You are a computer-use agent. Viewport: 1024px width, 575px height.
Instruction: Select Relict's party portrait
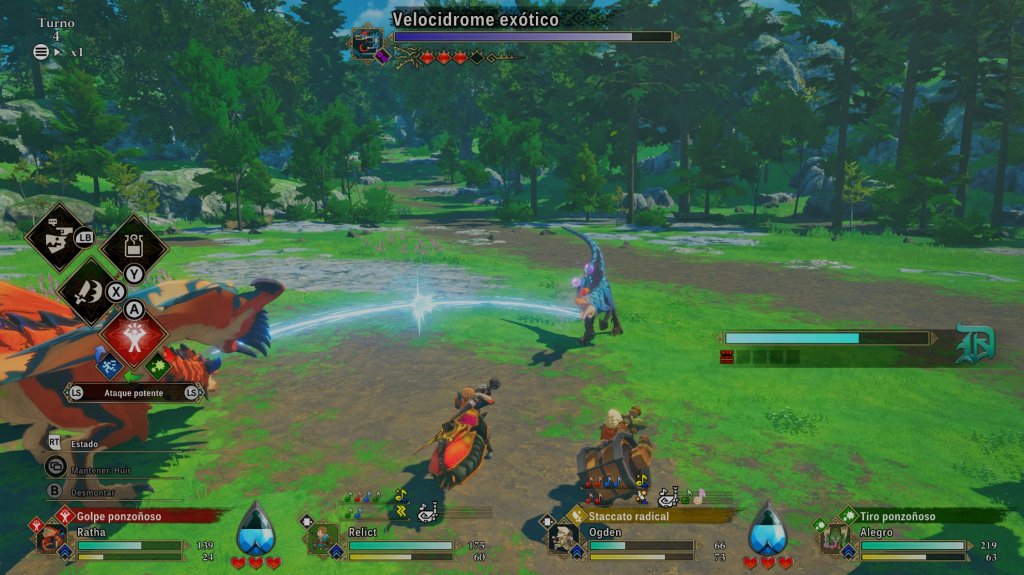(x=322, y=539)
